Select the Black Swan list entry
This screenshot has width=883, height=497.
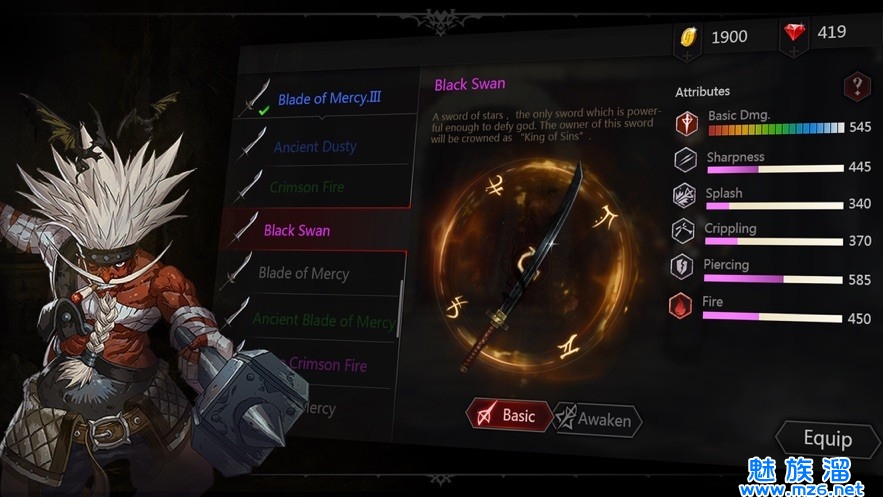point(298,230)
